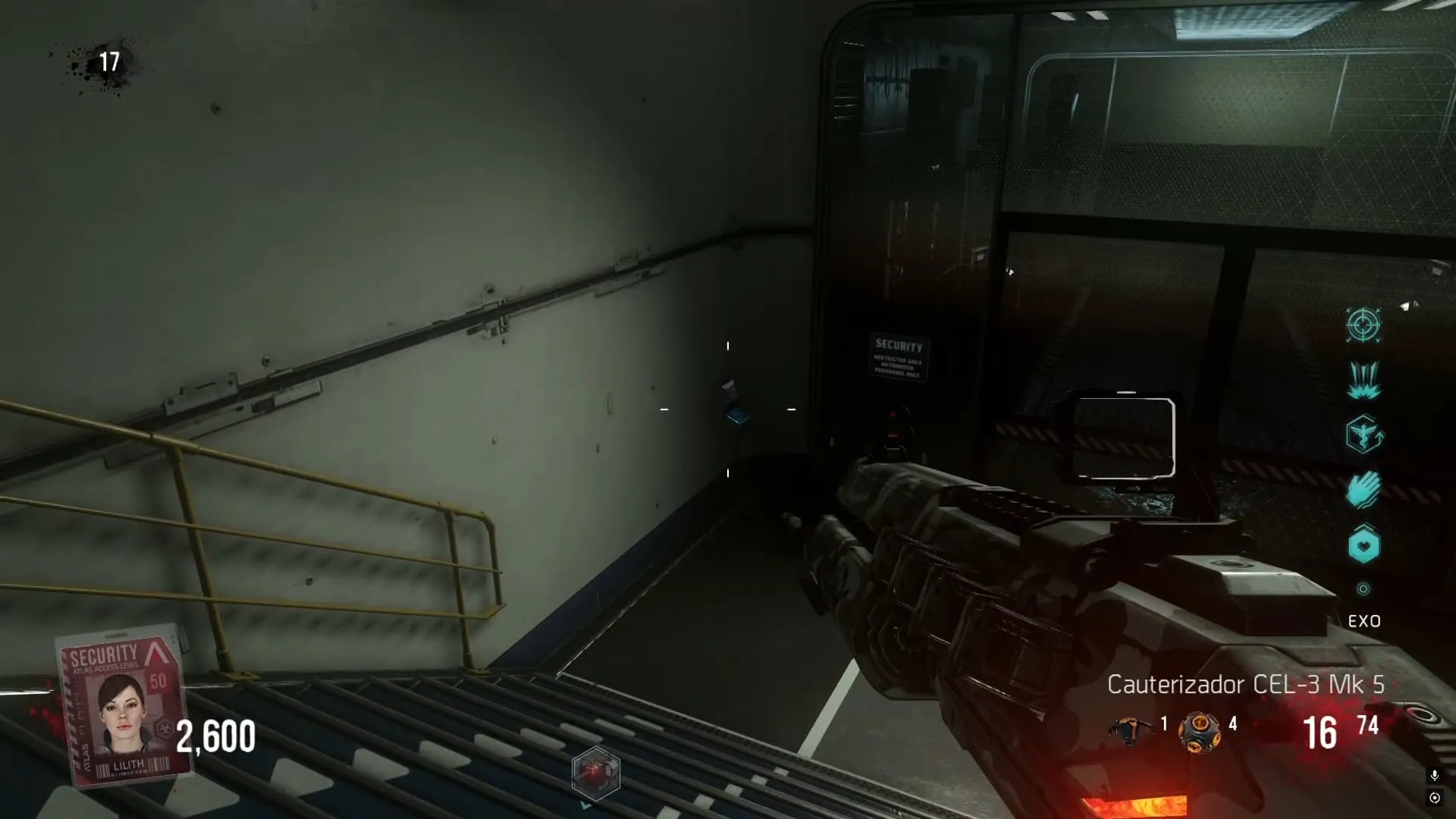Toggle the microphone overlay button
1456x819 pixels.
(x=1434, y=775)
